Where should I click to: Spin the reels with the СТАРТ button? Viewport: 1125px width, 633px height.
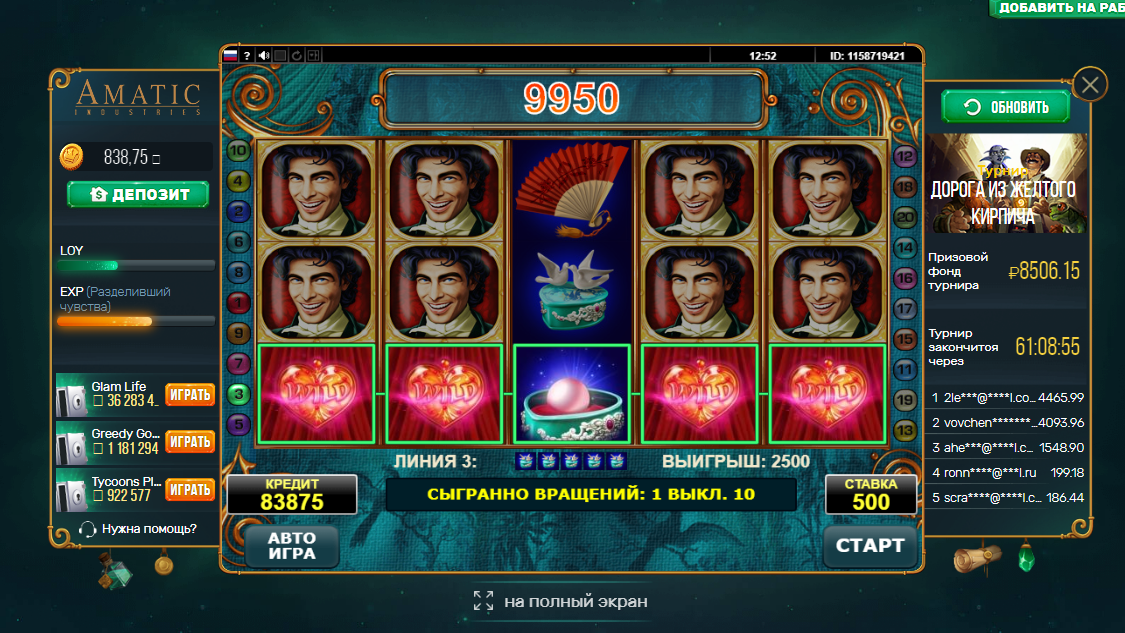(x=870, y=546)
